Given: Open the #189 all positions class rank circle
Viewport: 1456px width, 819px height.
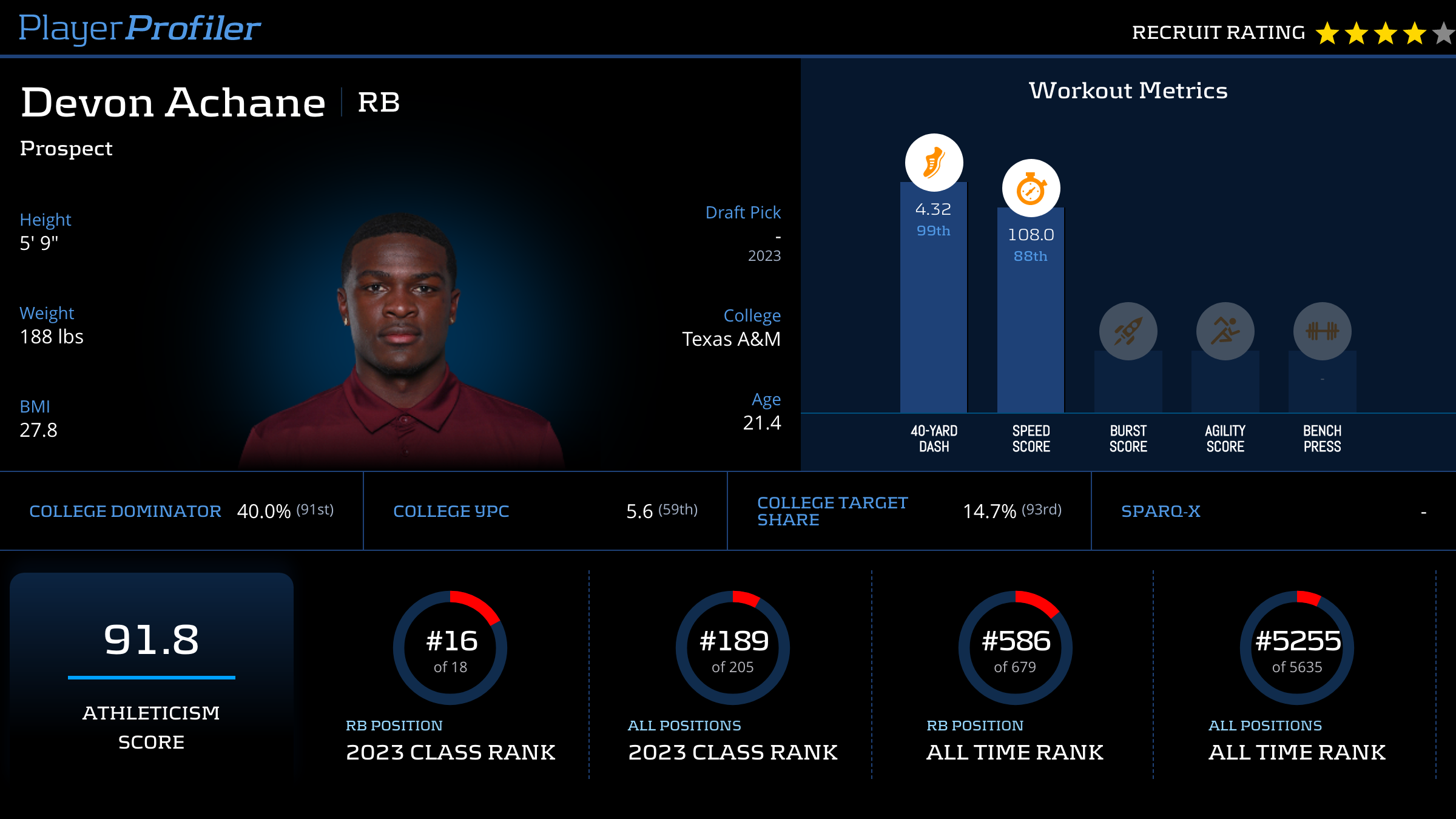Looking at the screenshot, I should (x=733, y=648).
